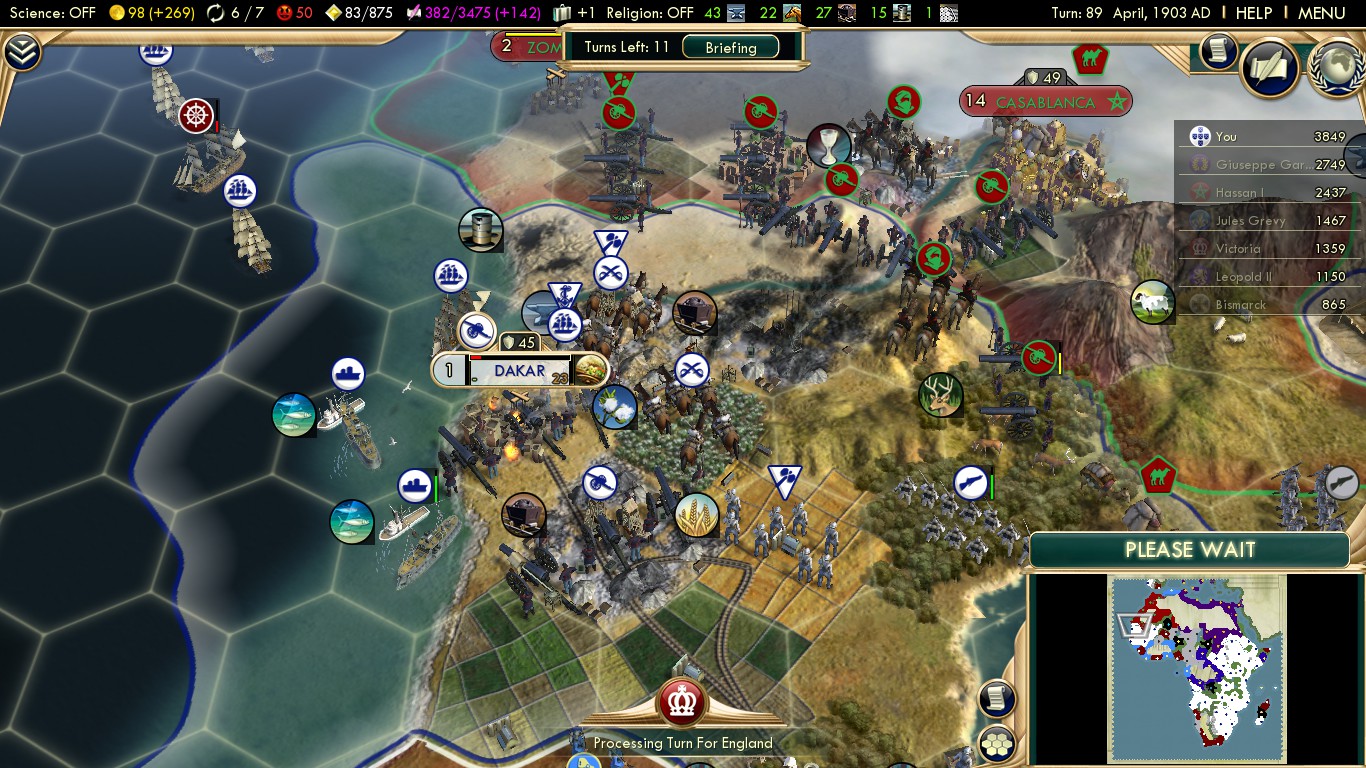Open the HELP menu

[x=1254, y=13]
